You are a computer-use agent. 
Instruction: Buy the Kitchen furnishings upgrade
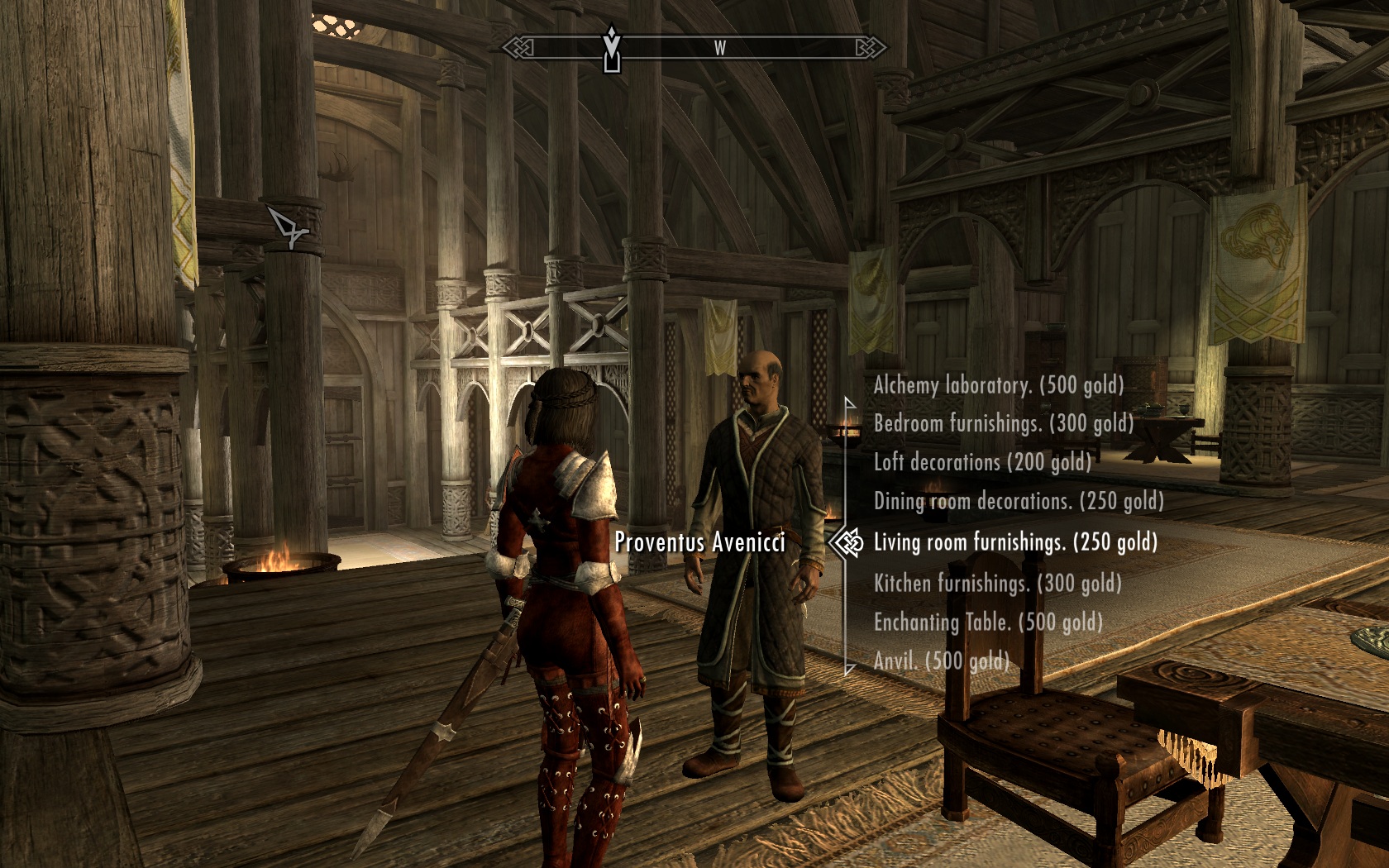tap(996, 584)
